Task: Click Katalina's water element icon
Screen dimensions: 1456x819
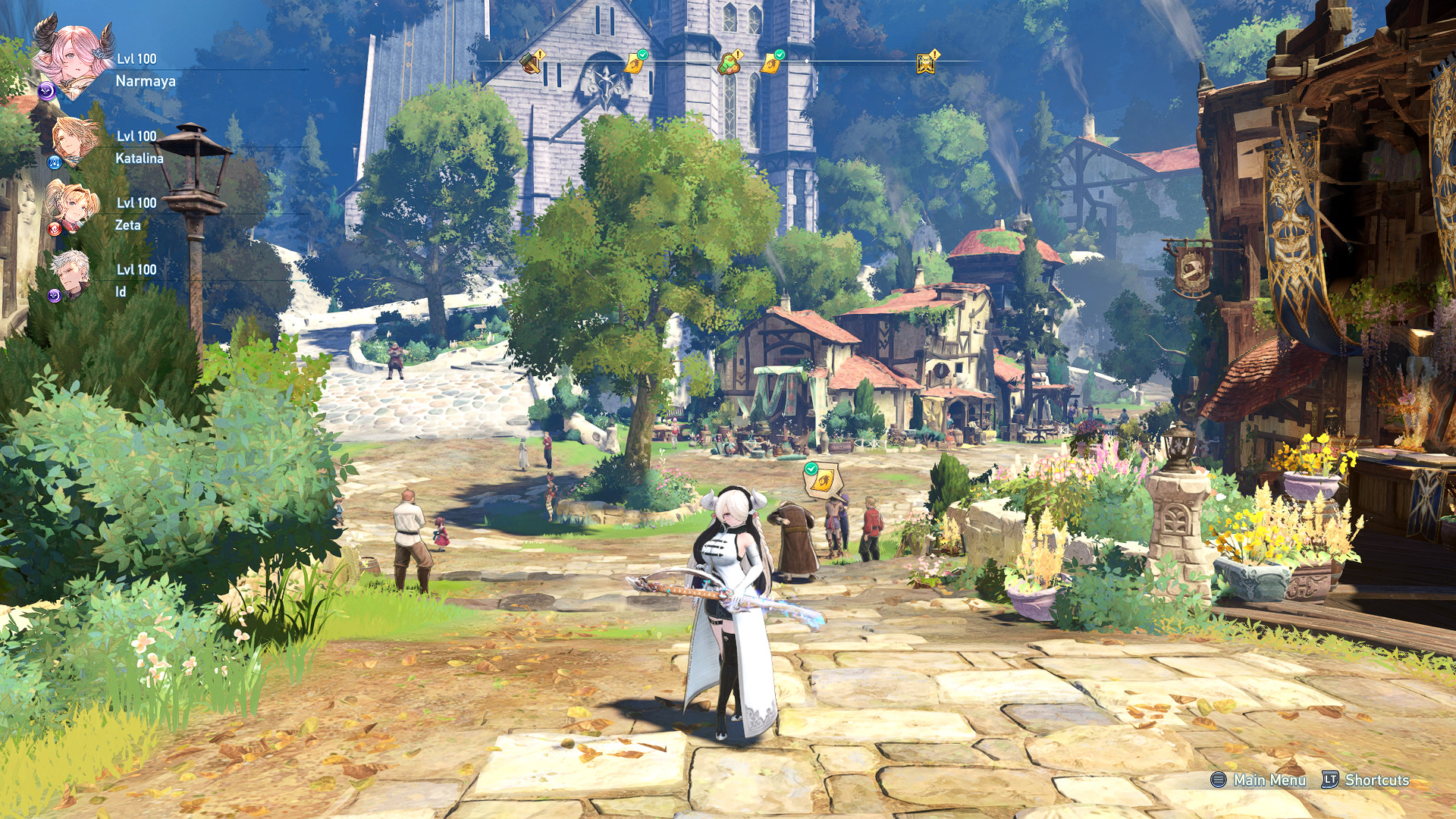Action: [56, 161]
